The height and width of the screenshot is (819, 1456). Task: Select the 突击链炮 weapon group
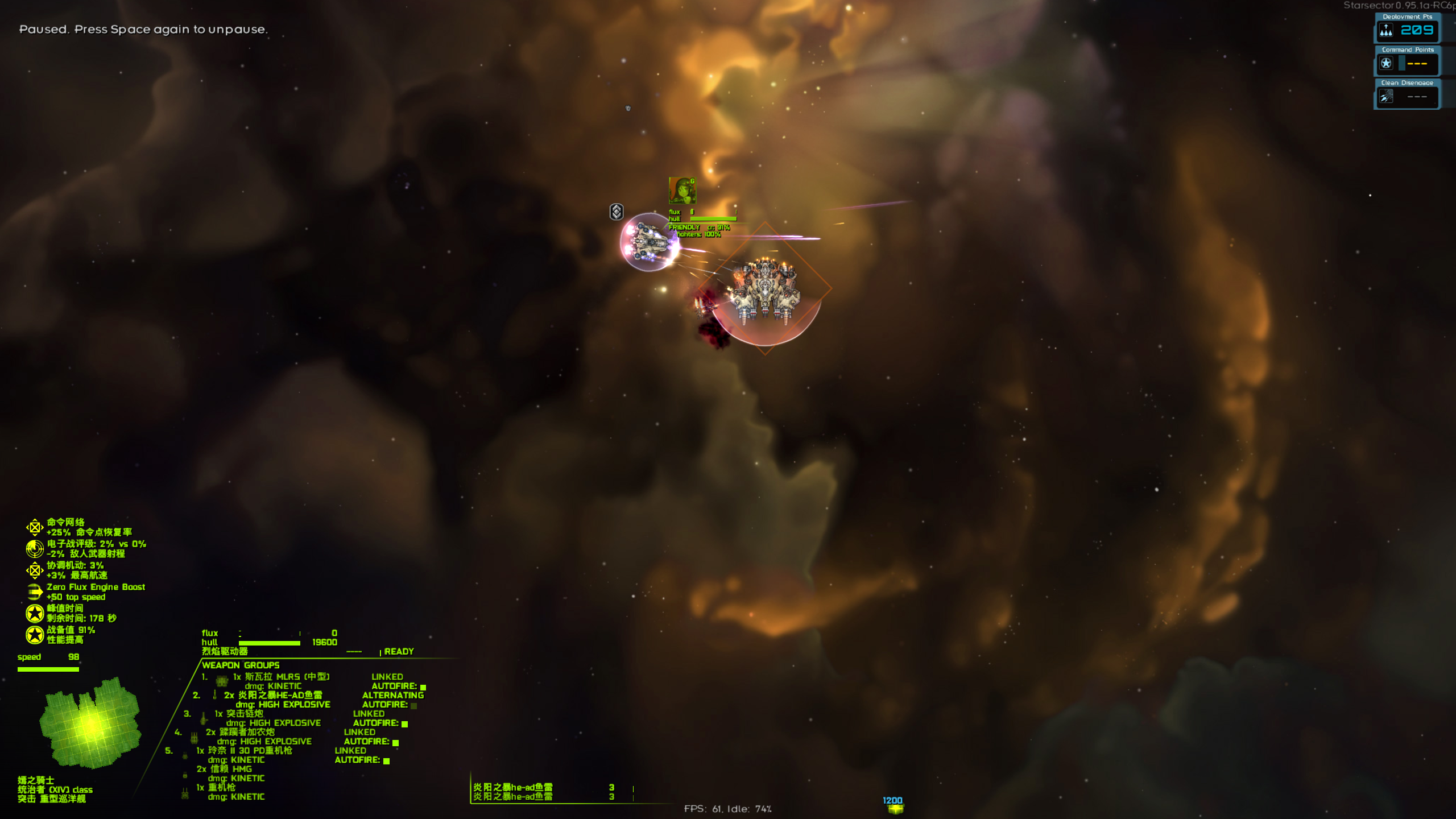coord(239,714)
